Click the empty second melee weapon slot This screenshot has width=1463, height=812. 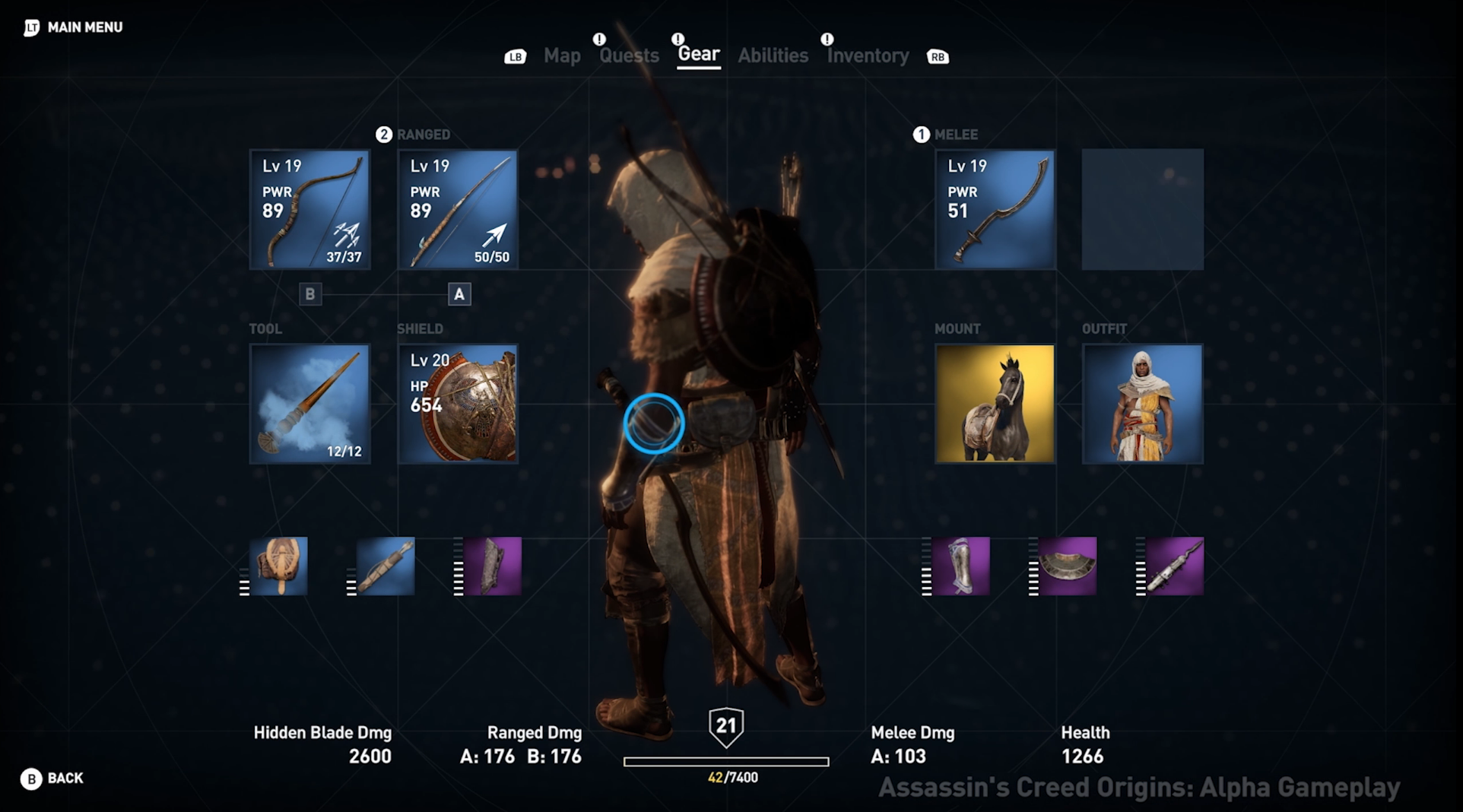click(x=1142, y=210)
